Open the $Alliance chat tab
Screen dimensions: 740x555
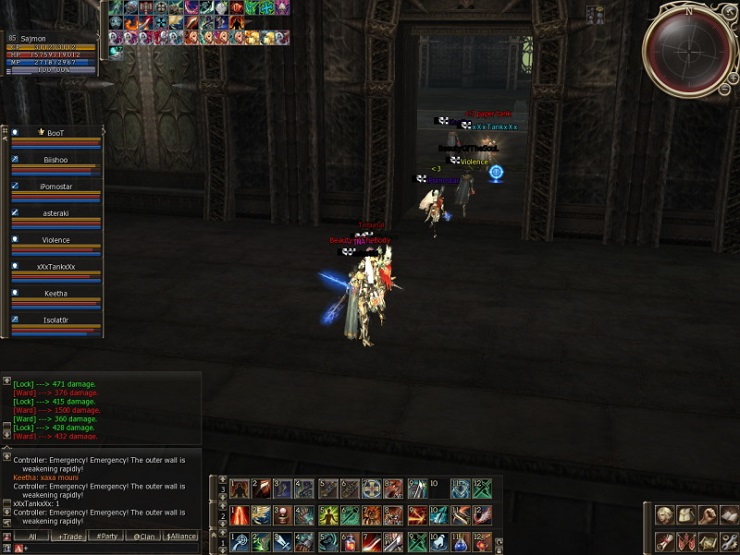[x=180, y=536]
